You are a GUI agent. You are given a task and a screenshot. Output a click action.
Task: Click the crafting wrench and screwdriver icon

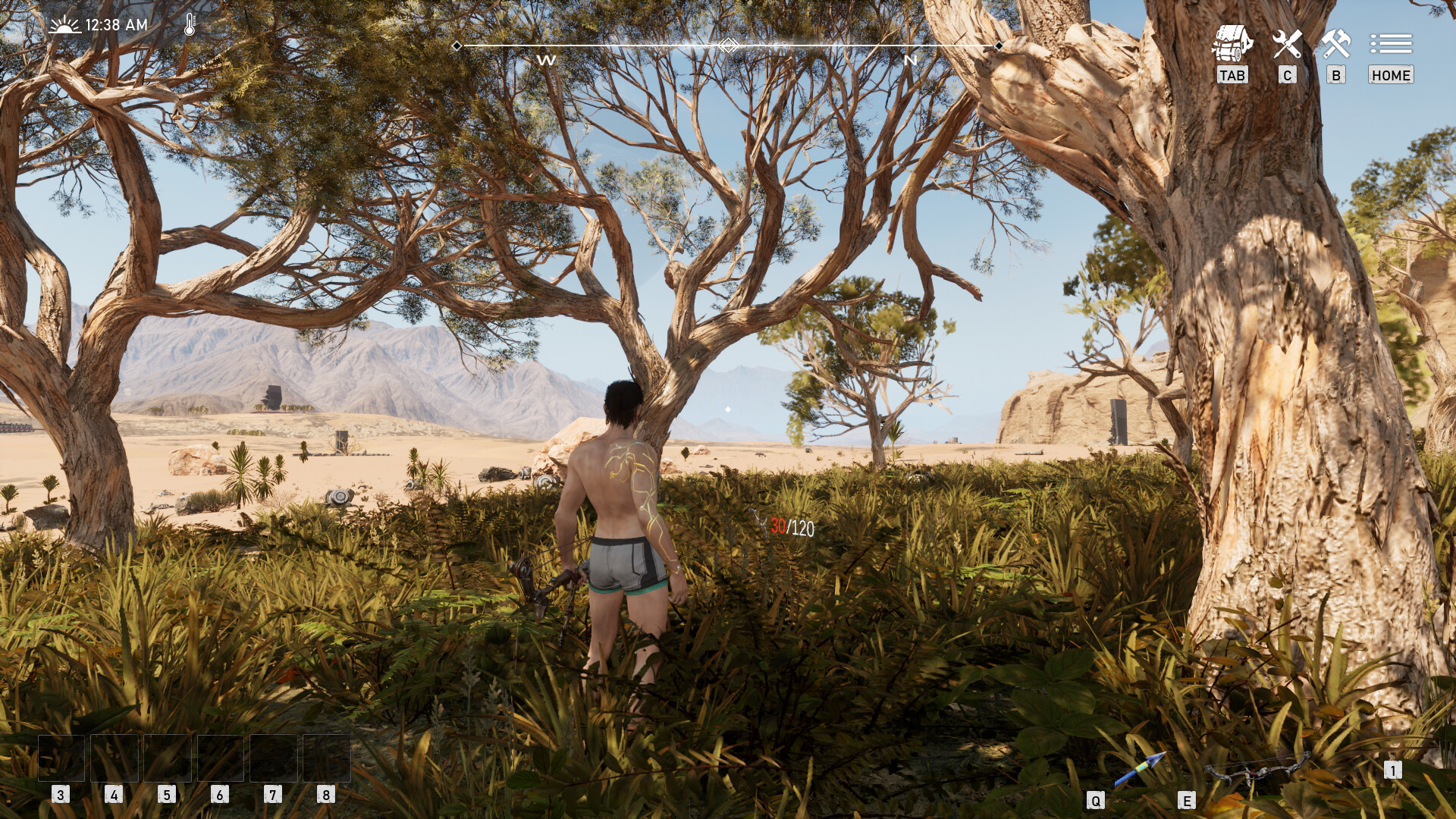(x=1288, y=42)
